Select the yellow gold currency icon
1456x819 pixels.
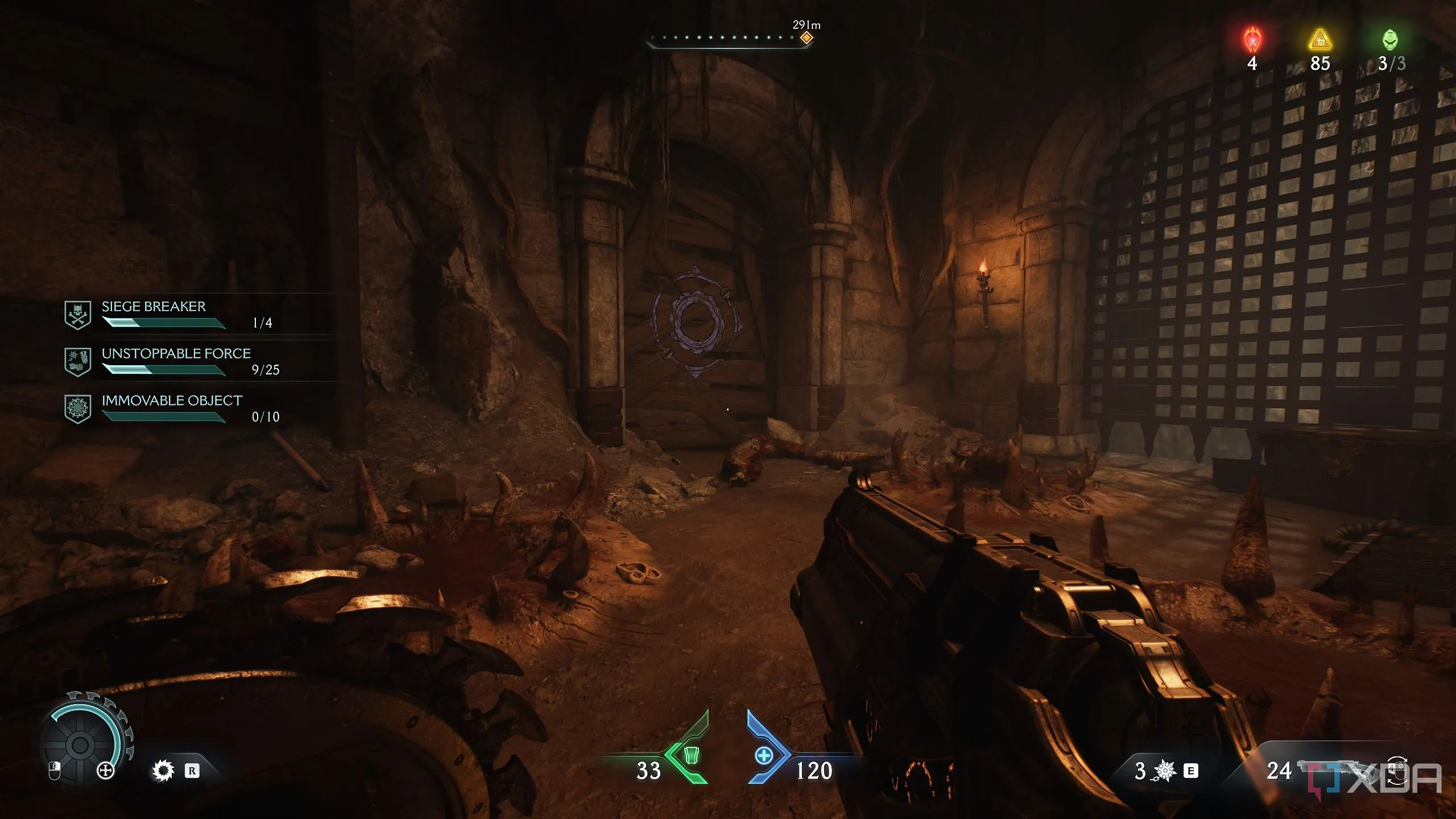pos(1320,40)
